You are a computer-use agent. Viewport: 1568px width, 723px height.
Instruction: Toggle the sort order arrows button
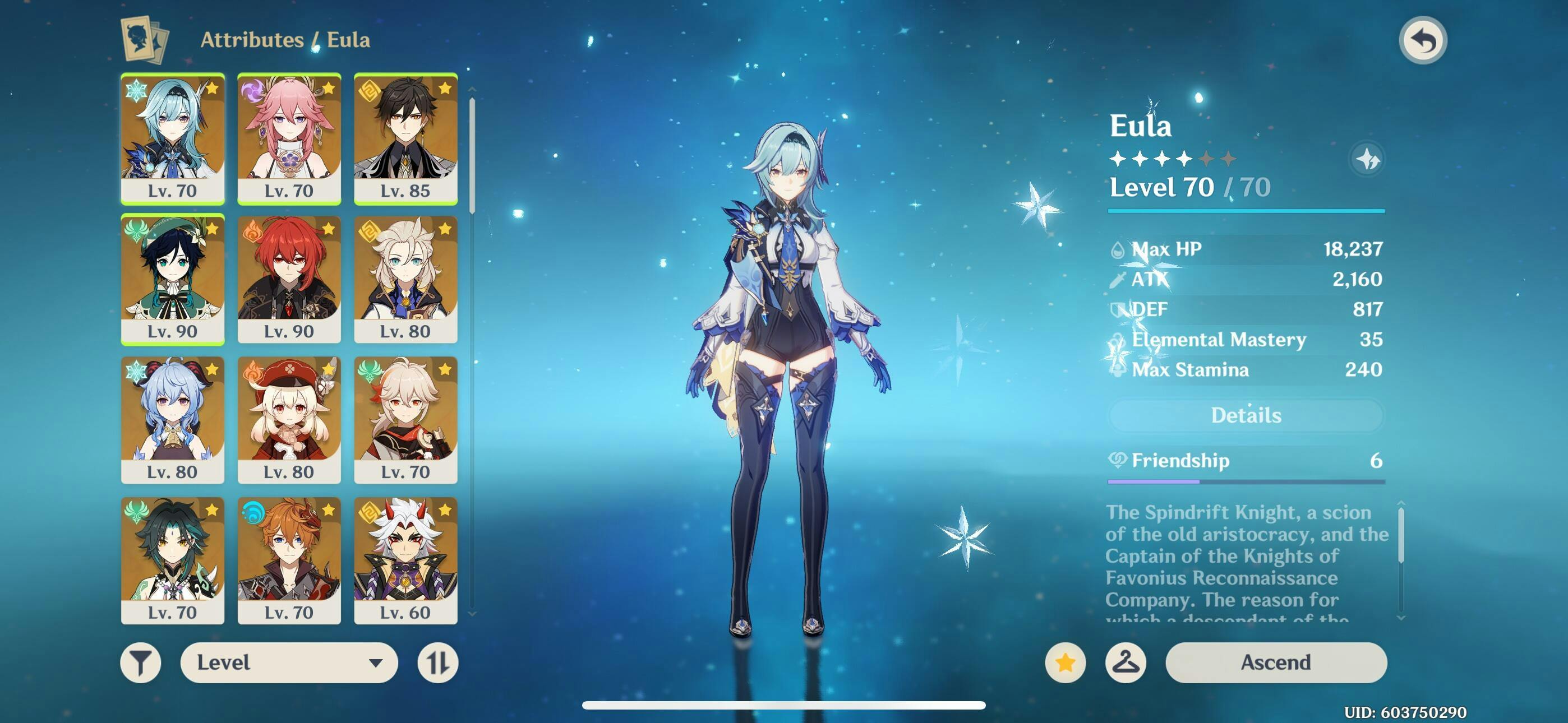(437, 662)
